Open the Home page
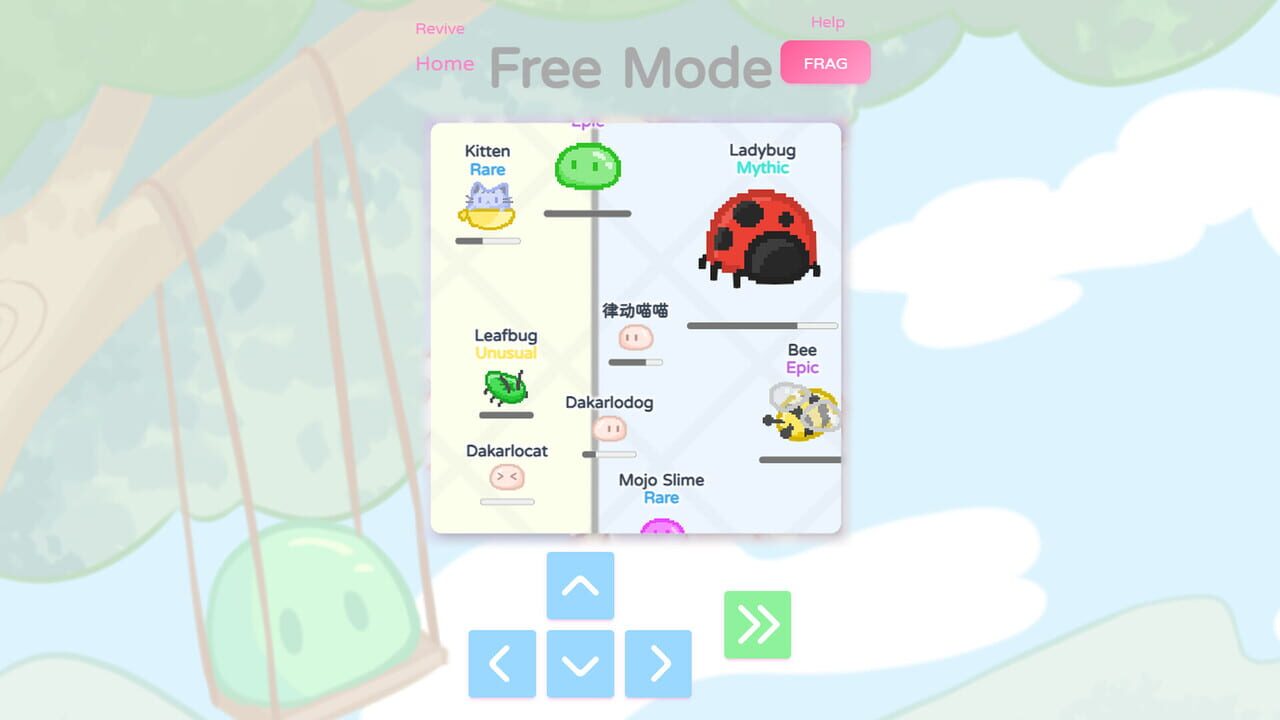 [444, 63]
